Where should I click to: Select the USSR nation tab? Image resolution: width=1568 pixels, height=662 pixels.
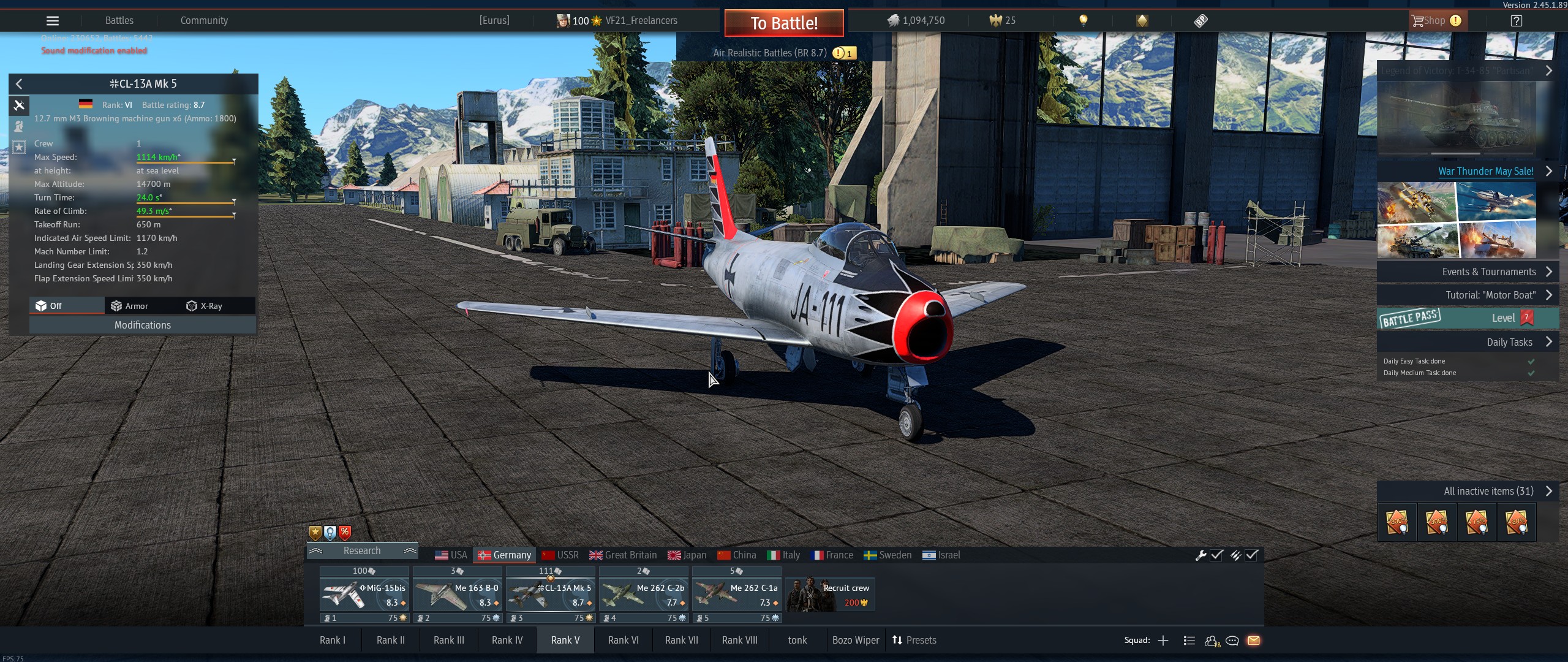click(x=560, y=555)
